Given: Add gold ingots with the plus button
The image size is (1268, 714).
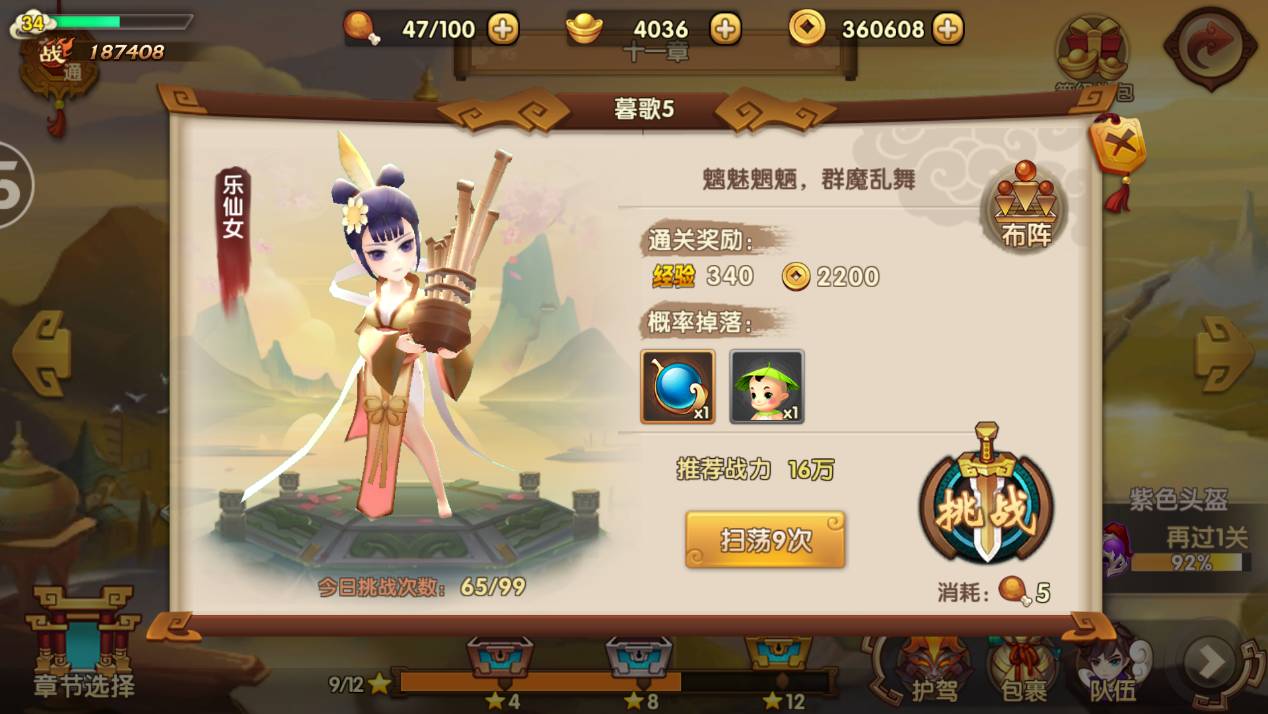Looking at the screenshot, I should [726, 29].
